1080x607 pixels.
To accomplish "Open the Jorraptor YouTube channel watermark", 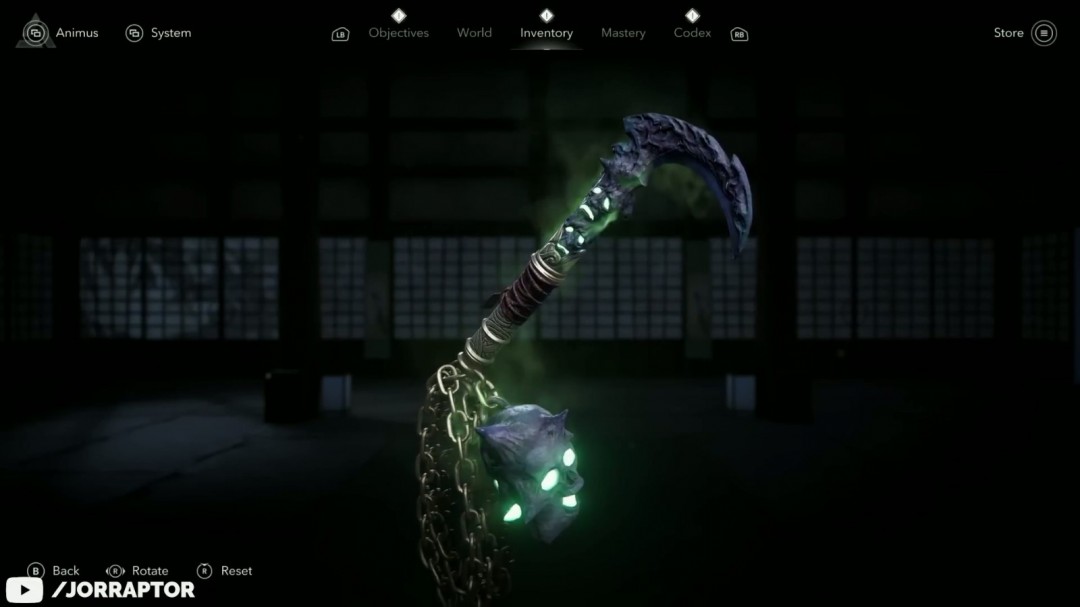I will [100, 590].
